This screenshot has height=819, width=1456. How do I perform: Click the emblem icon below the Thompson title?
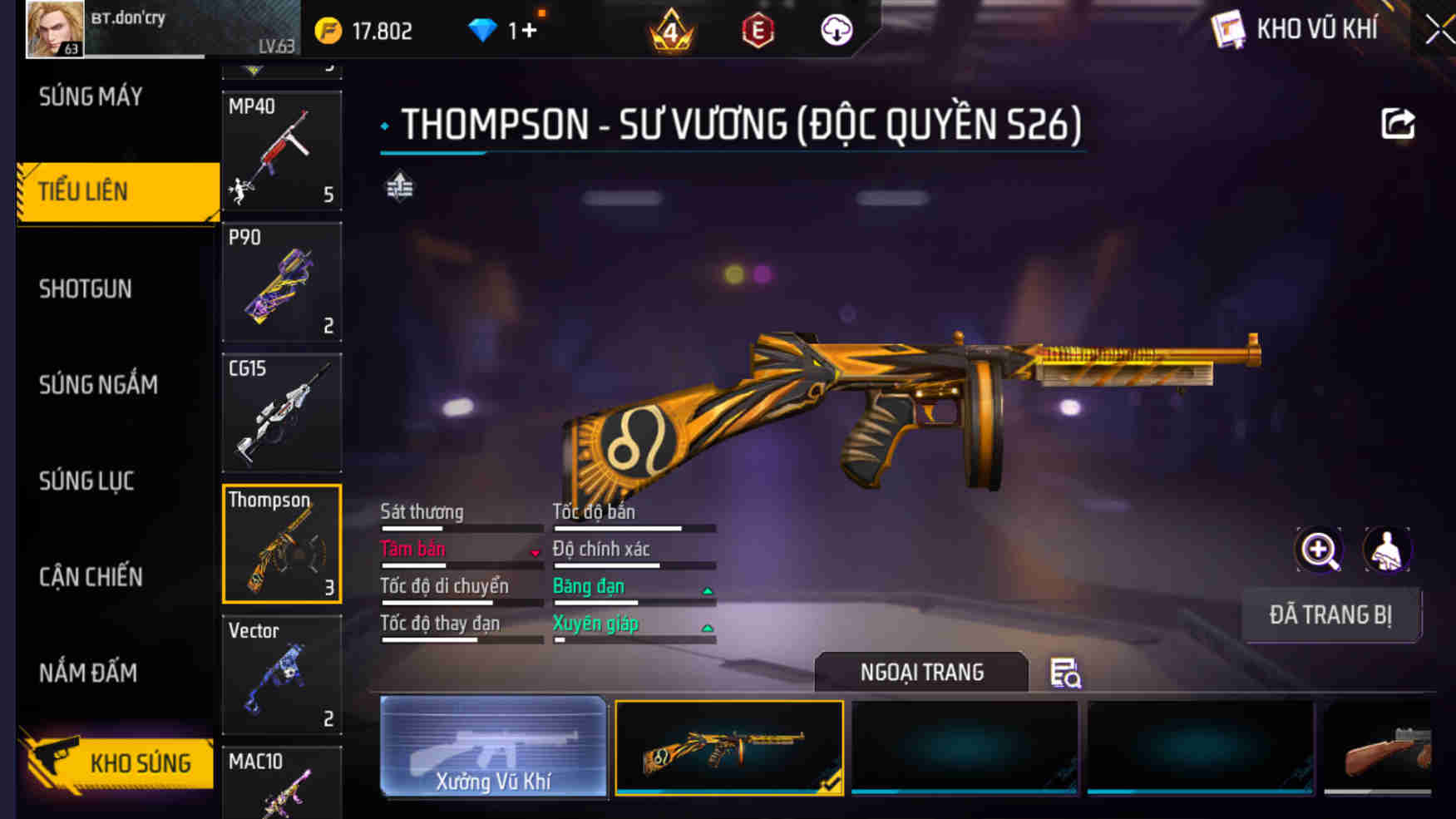click(x=397, y=188)
